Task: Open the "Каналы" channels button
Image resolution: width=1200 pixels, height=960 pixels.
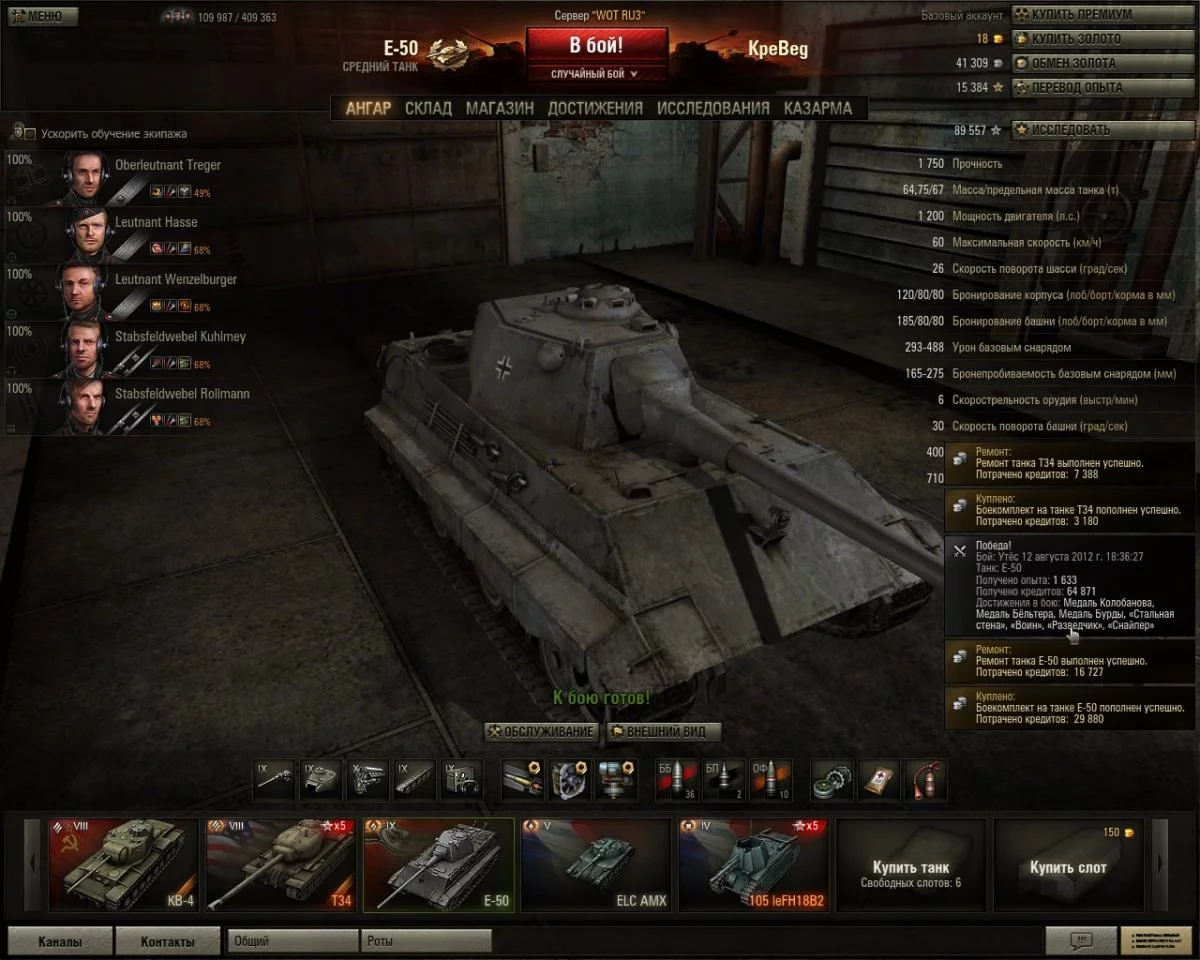Action: point(60,941)
